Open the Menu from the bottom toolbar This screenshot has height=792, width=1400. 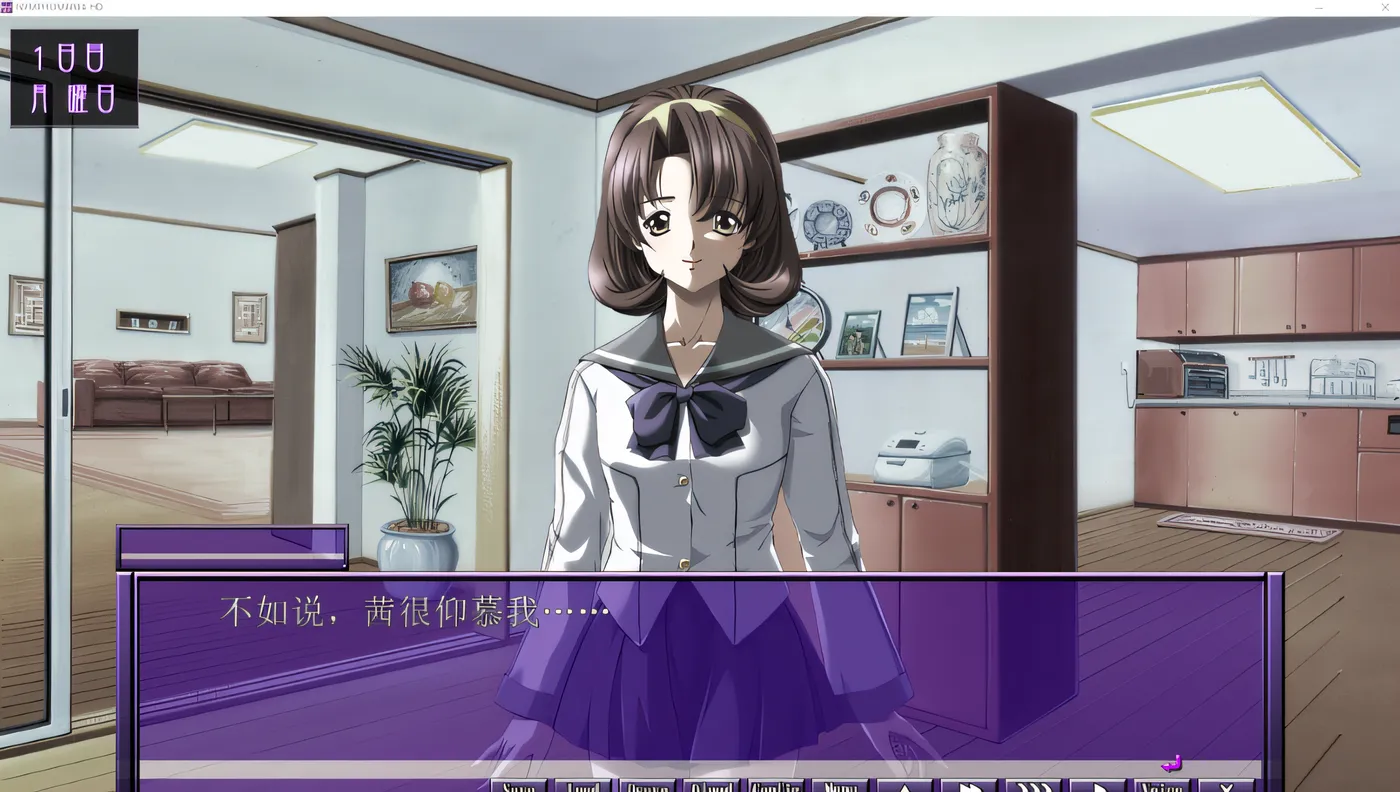[838, 786]
